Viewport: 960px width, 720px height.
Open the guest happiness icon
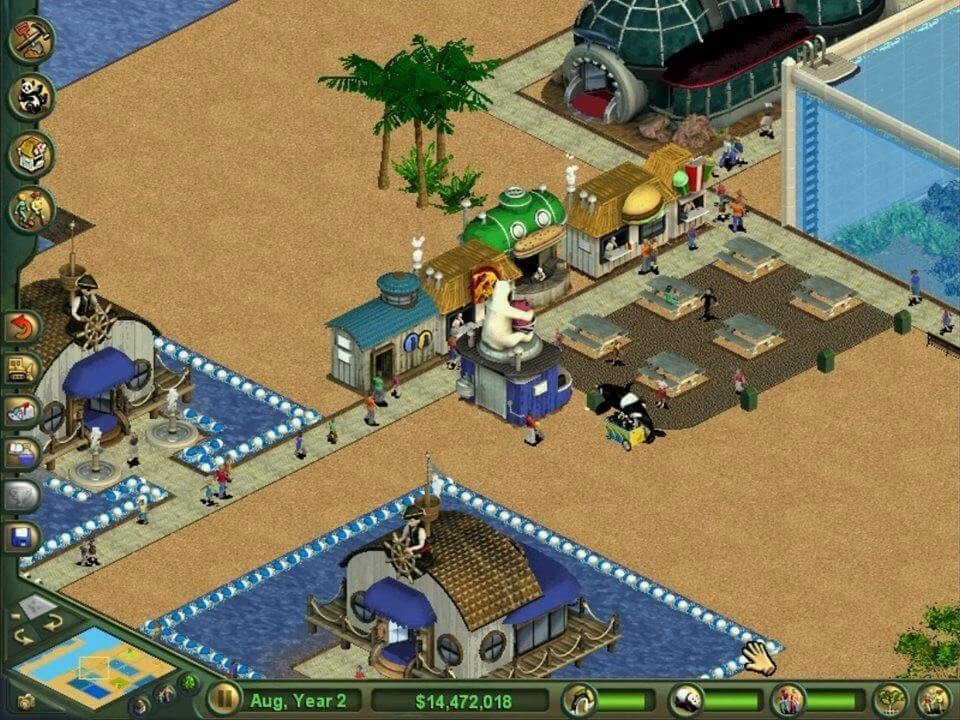[x=788, y=700]
